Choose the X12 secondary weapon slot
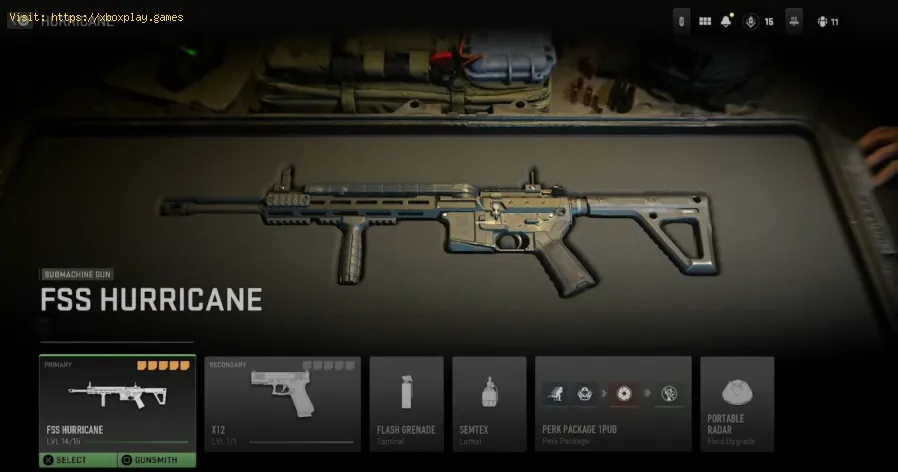Viewport: 898px width, 472px height. click(x=282, y=402)
